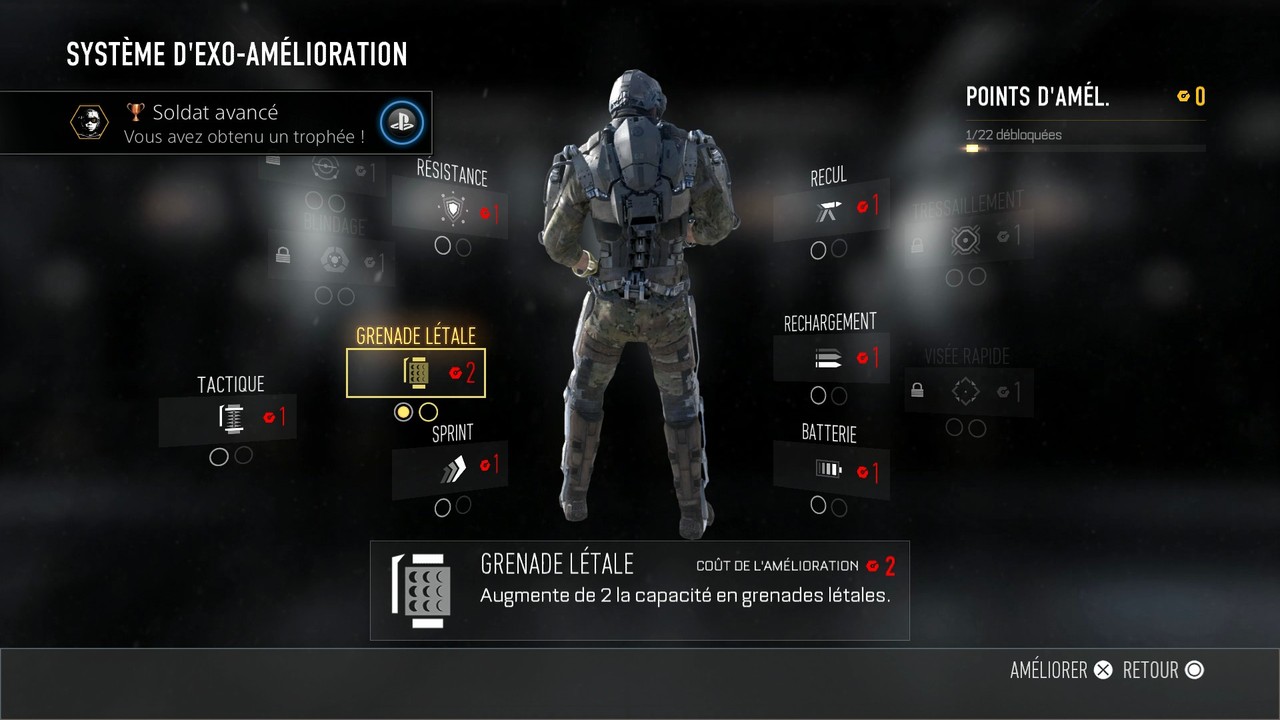The height and width of the screenshot is (720, 1280).
Task: Select the Tactique upgrade tile
Action: [x=229, y=418]
